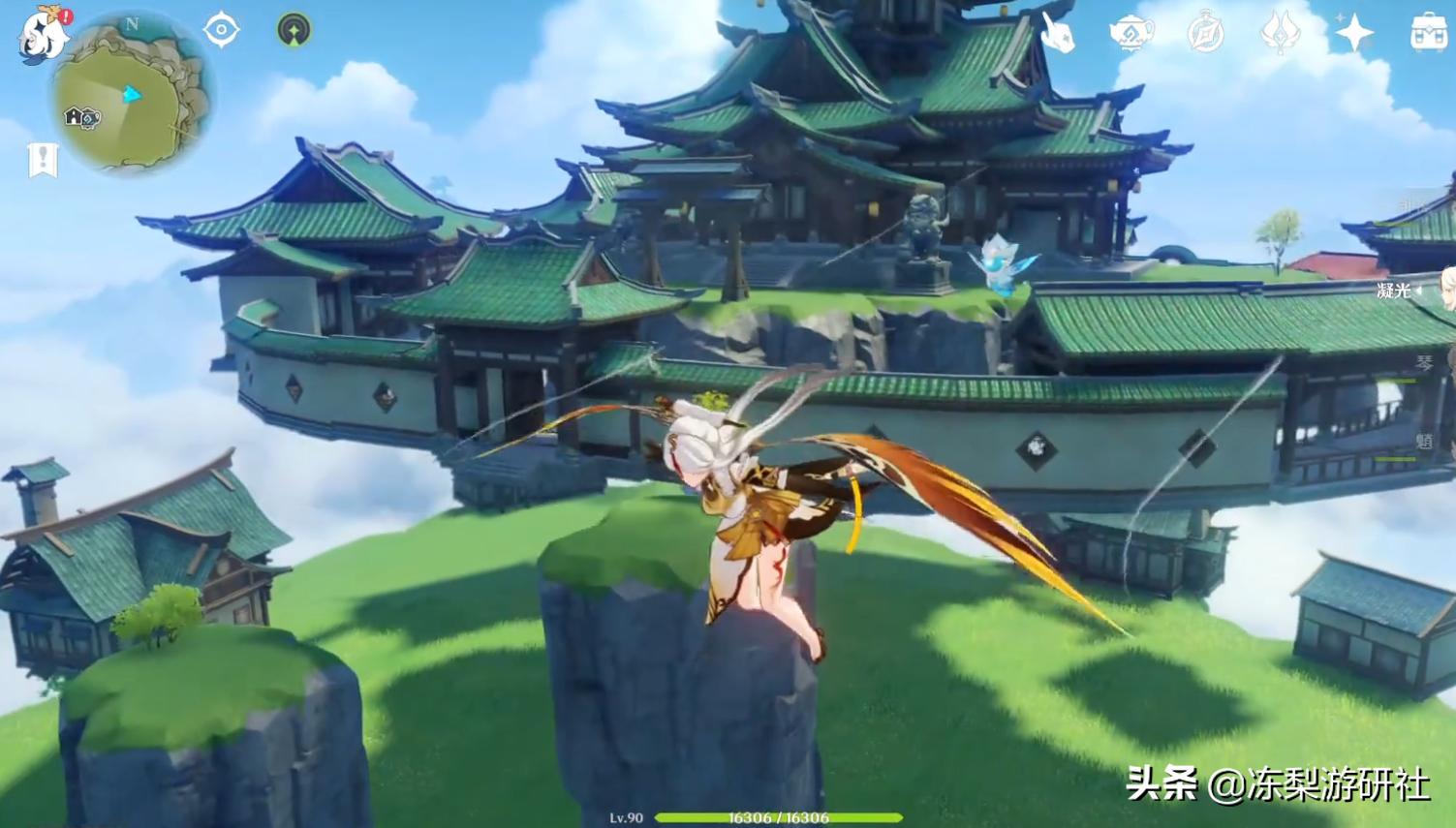Click the North indicator on the minimap
Screen dimensions: 1456x828
click(131, 26)
